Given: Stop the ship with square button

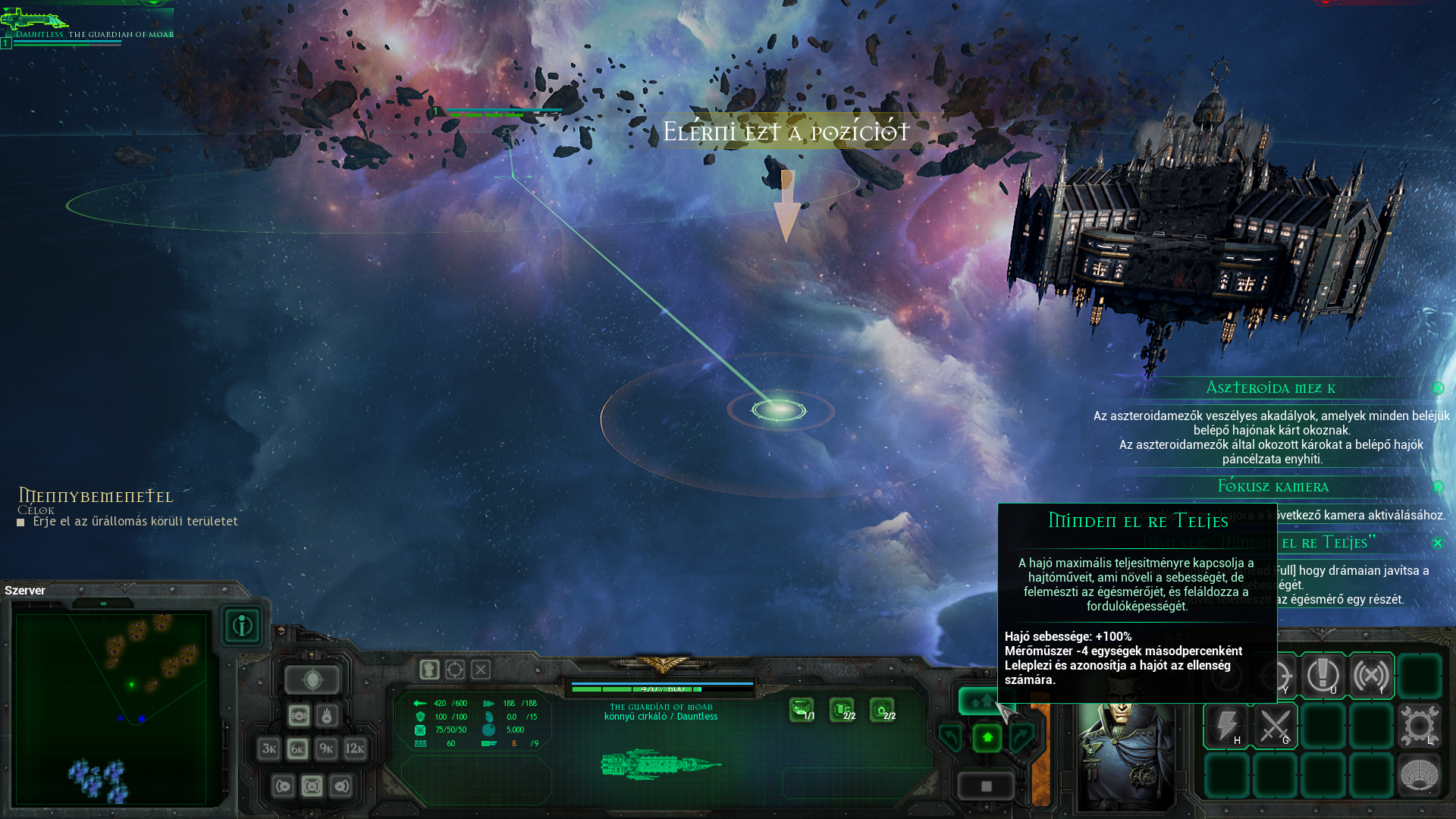Looking at the screenshot, I should coord(986,786).
